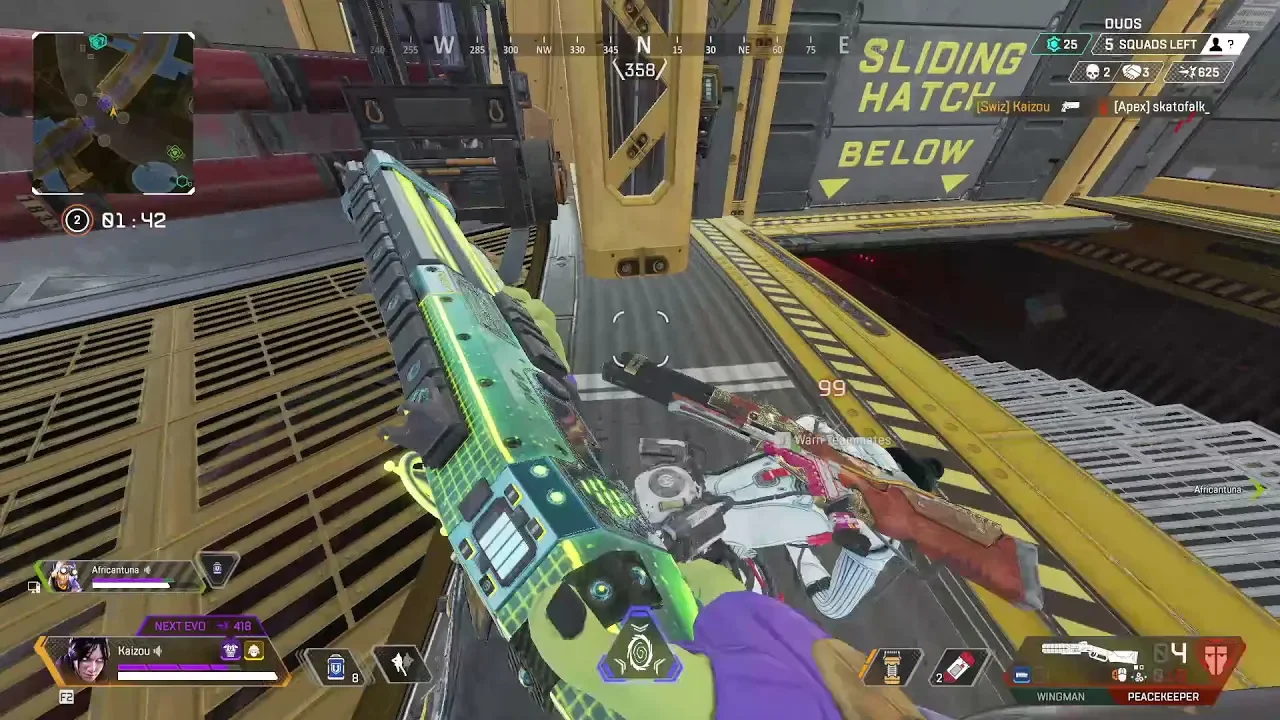Select teammate Africantuna's portrait
The height and width of the screenshot is (720, 1280).
[63, 576]
